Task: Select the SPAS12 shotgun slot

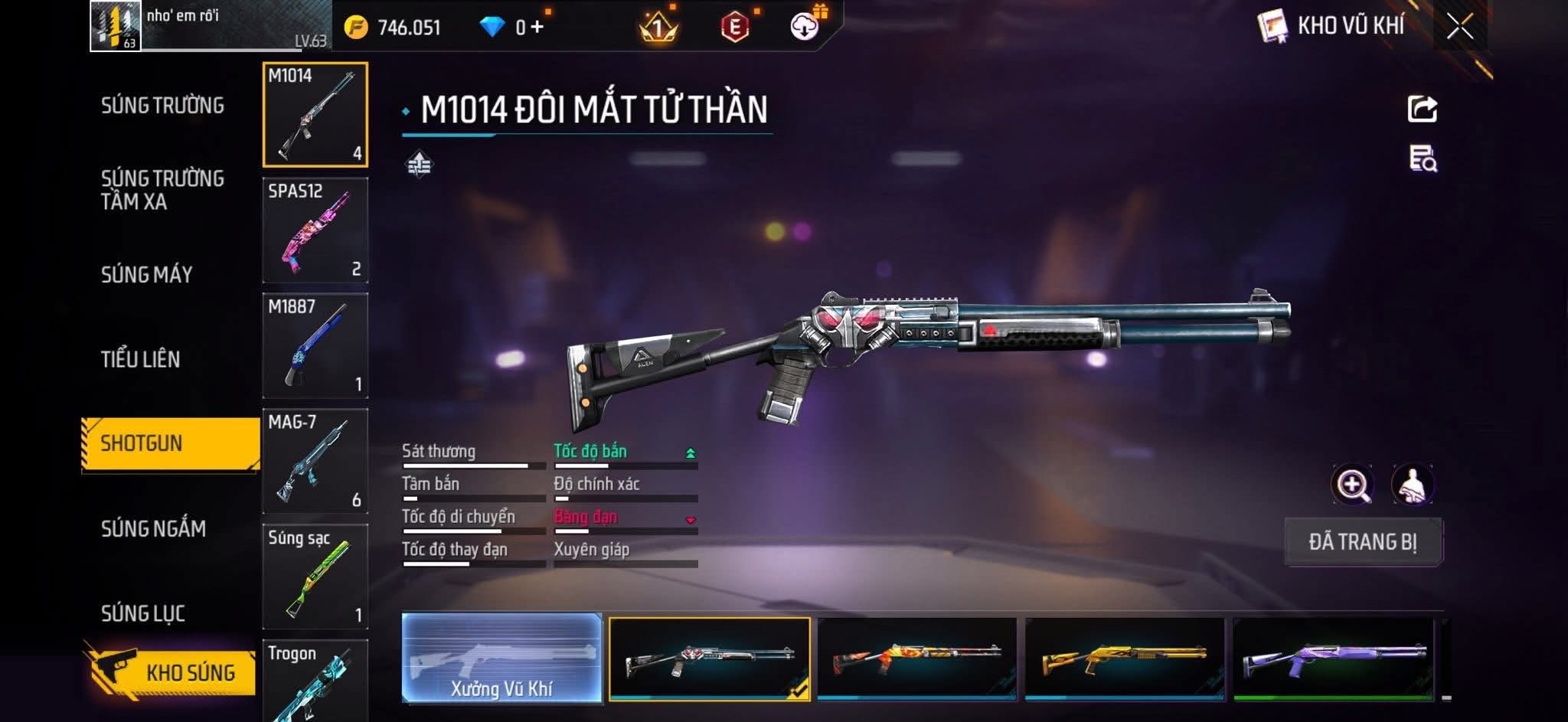Action: tap(315, 230)
